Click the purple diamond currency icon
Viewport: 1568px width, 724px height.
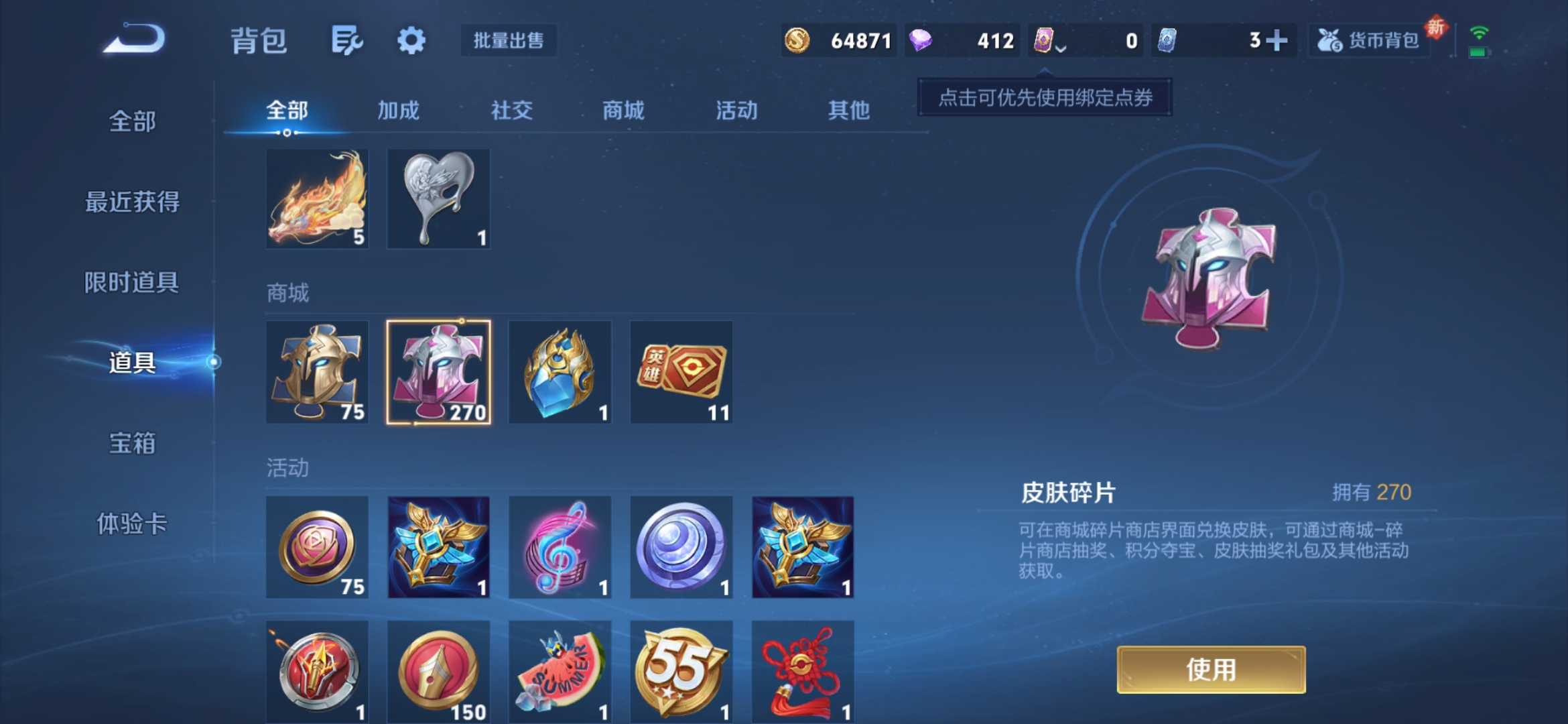pos(923,40)
